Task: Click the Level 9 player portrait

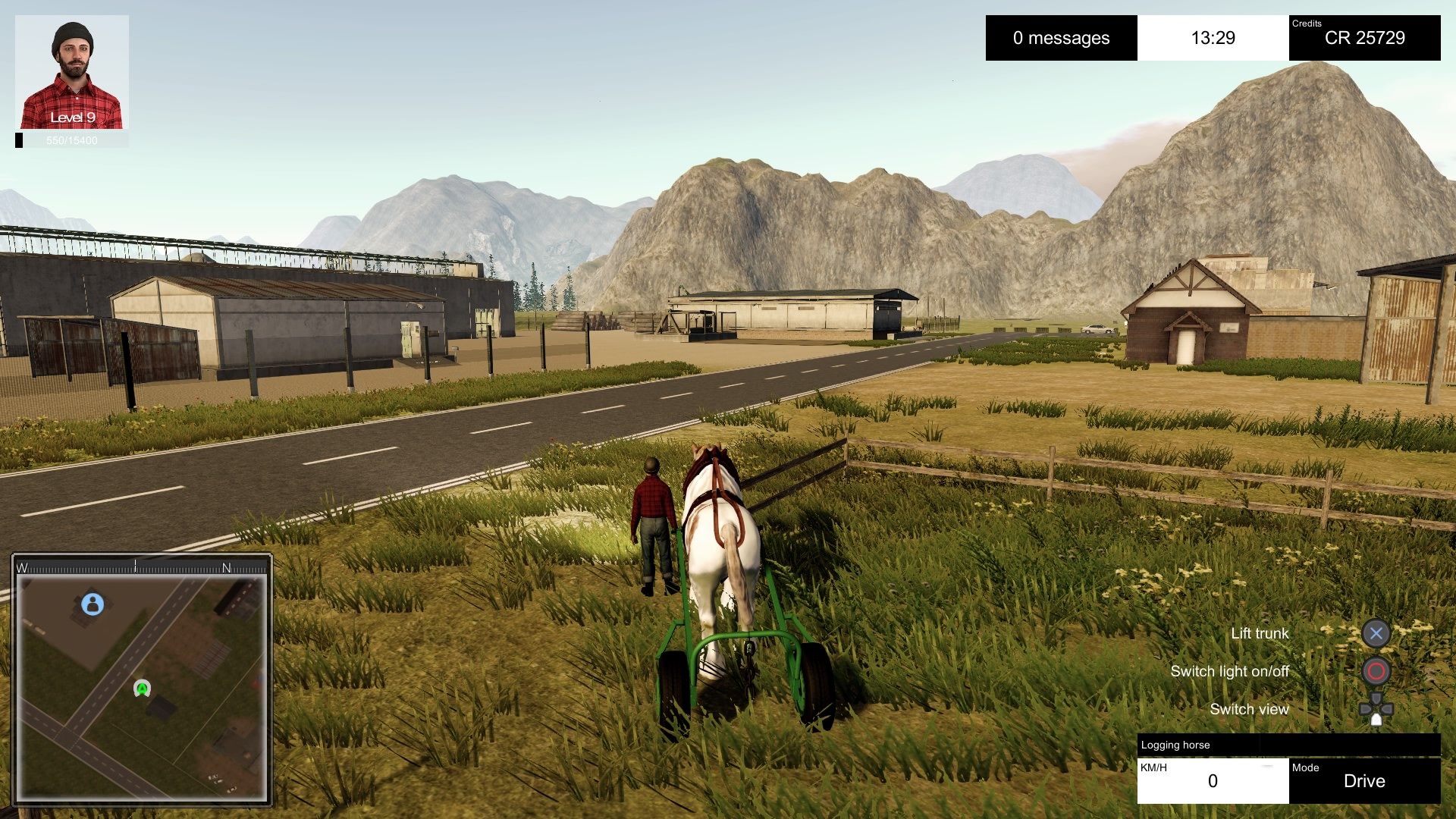Action: tap(72, 72)
